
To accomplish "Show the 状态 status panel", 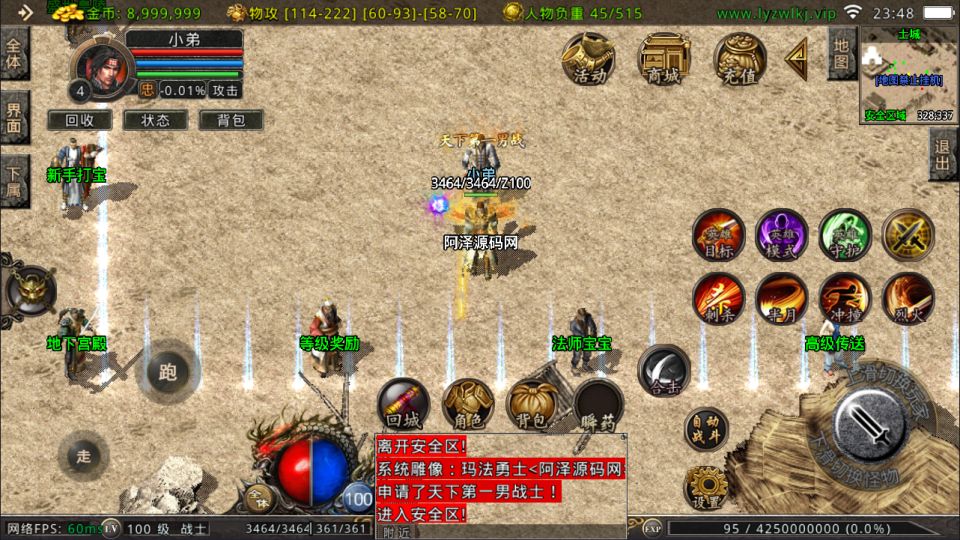I will [x=156, y=120].
